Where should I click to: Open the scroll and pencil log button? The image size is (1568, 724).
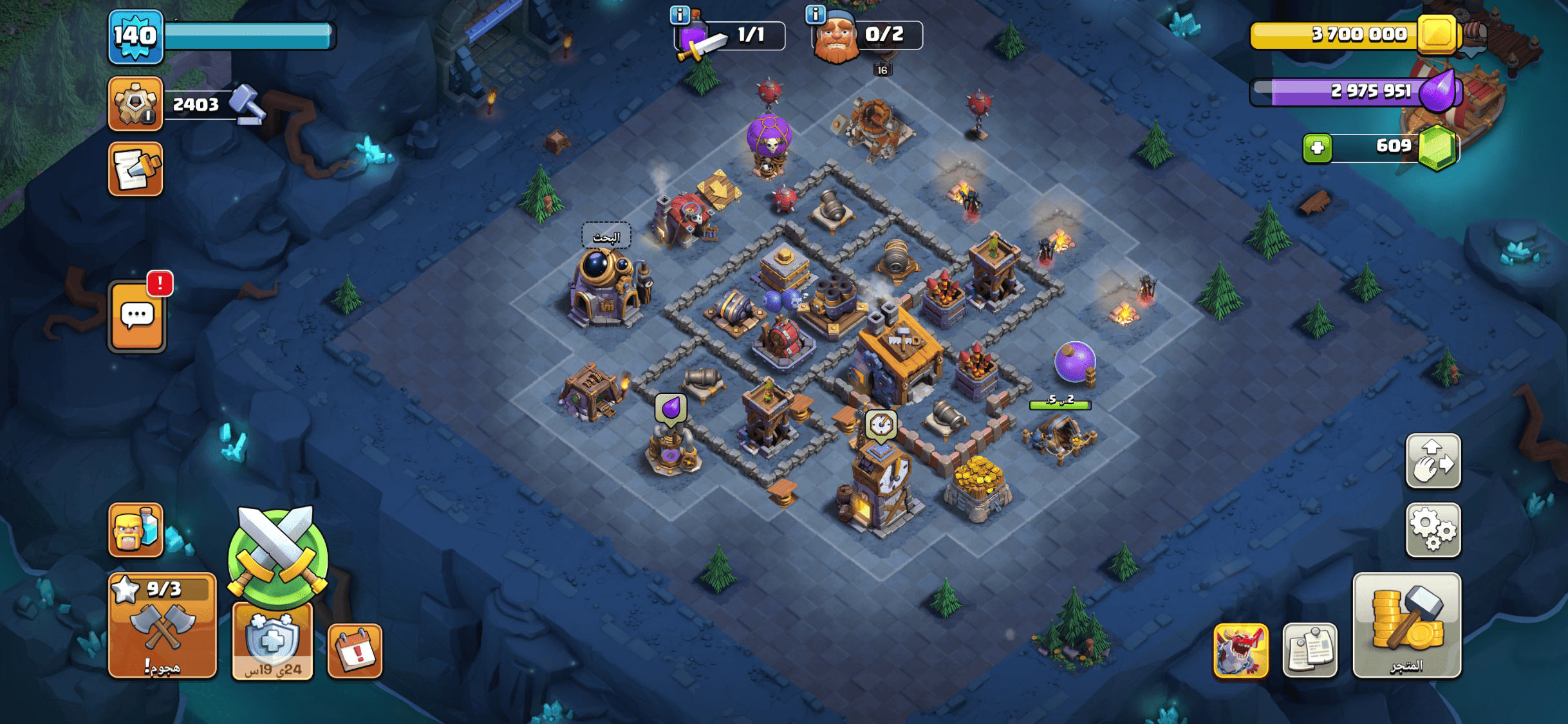point(135,169)
